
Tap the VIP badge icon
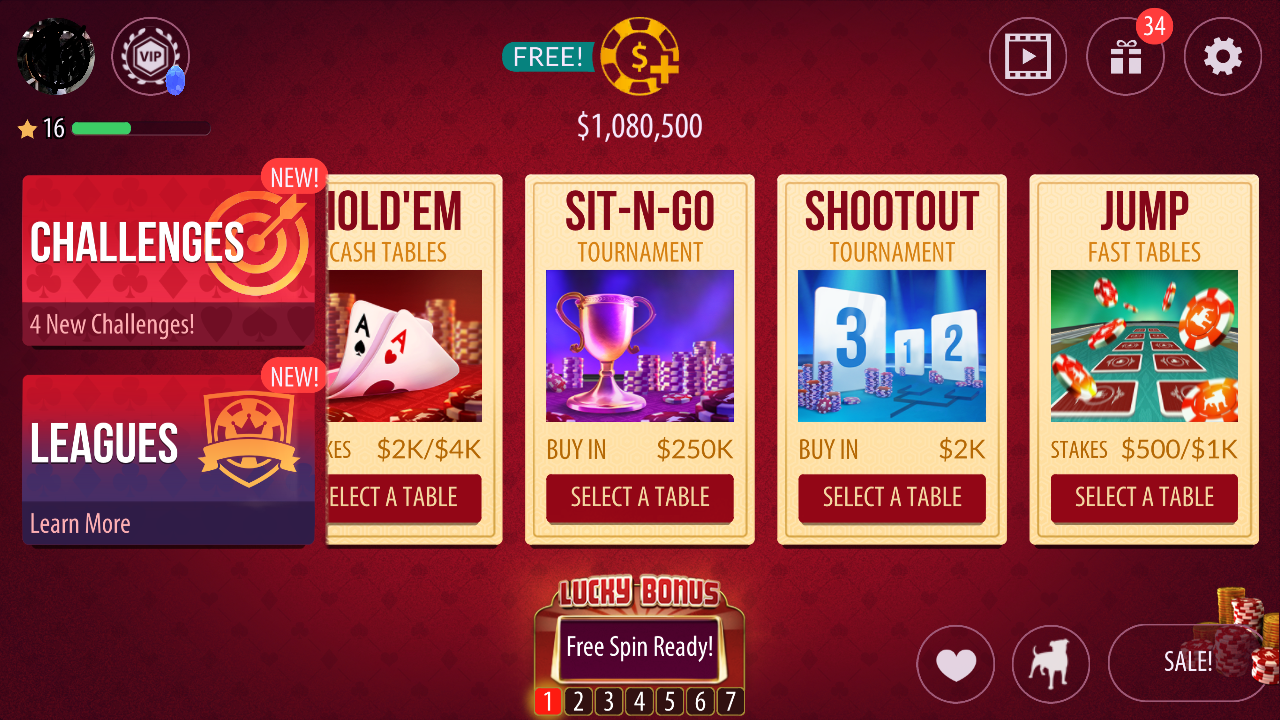pyautogui.click(x=150, y=57)
